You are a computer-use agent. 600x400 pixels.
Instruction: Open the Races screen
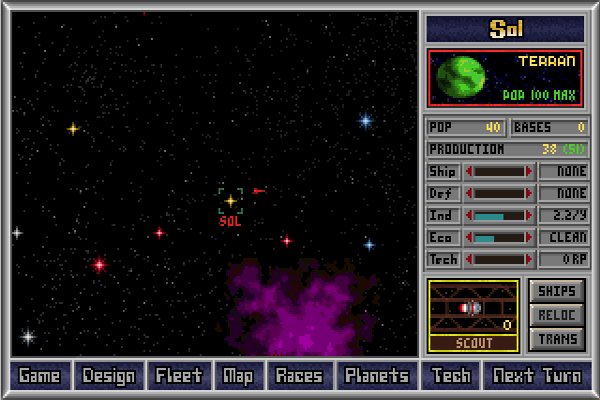click(298, 376)
